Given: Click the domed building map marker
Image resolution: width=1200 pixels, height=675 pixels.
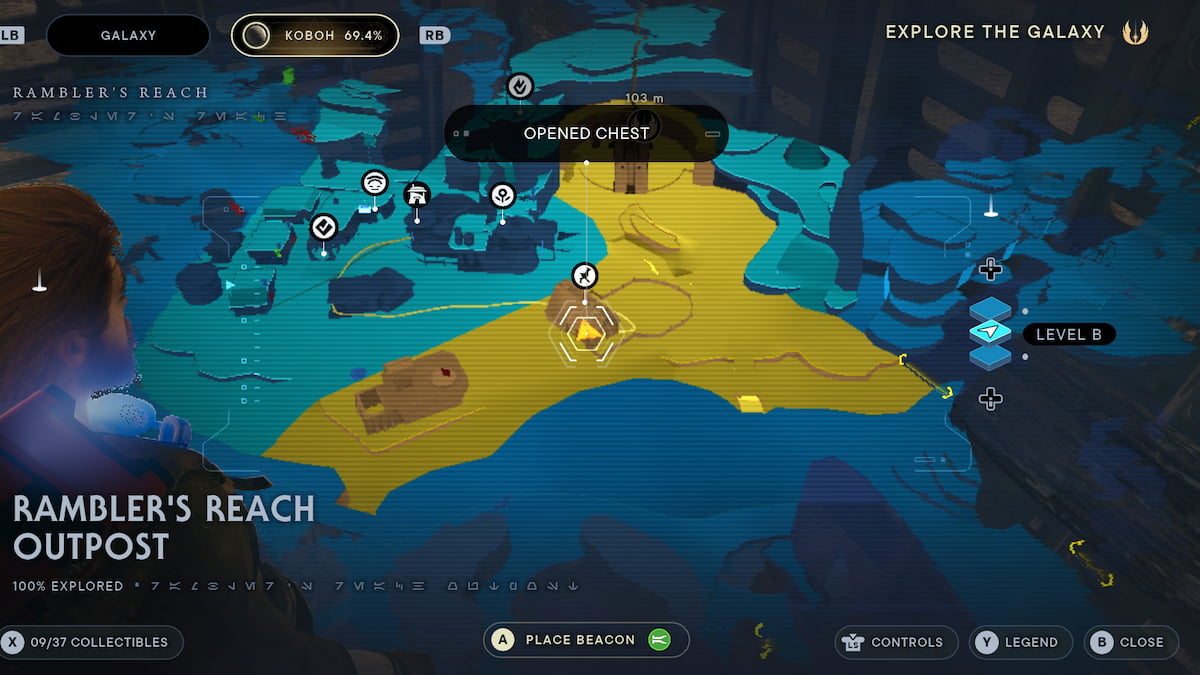Looking at the screenshot, I should click(x=416, y=194).
